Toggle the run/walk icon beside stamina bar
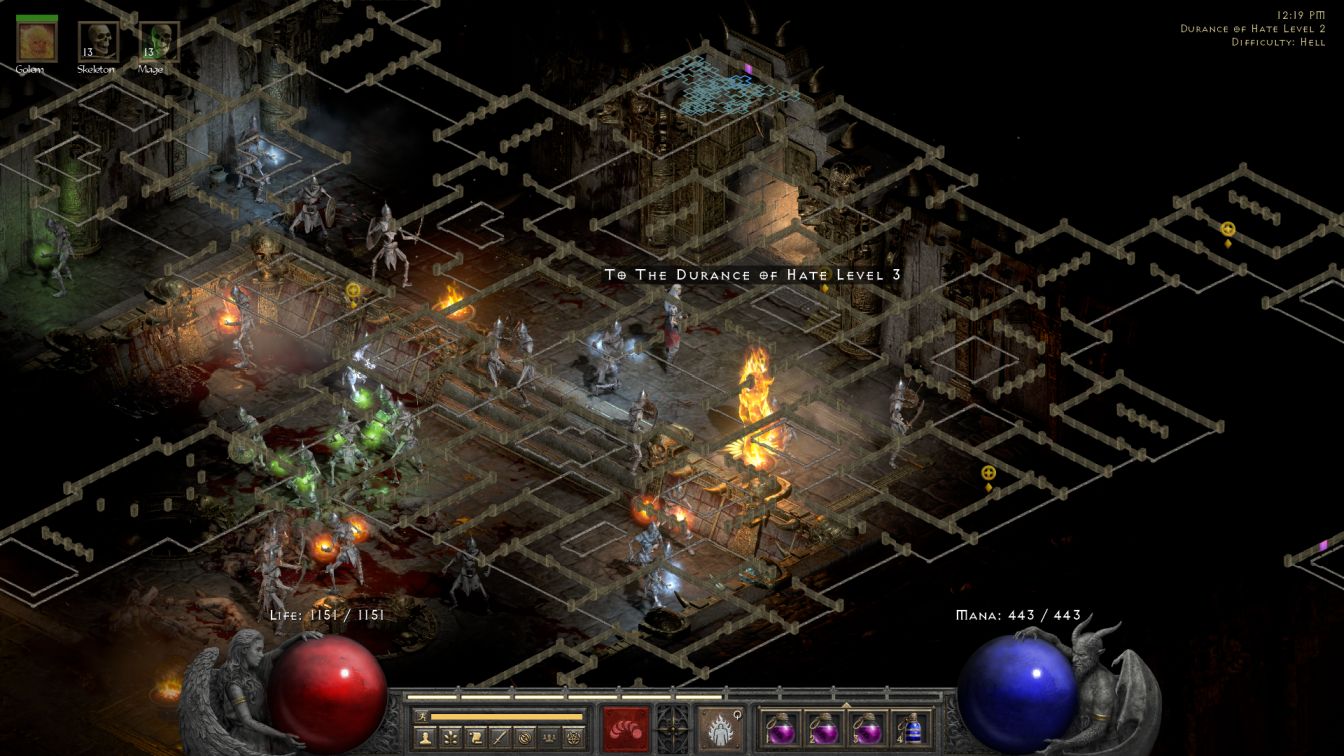This screenshot has height=756, width=1344. pyautogui.click(x=421, y=716)
